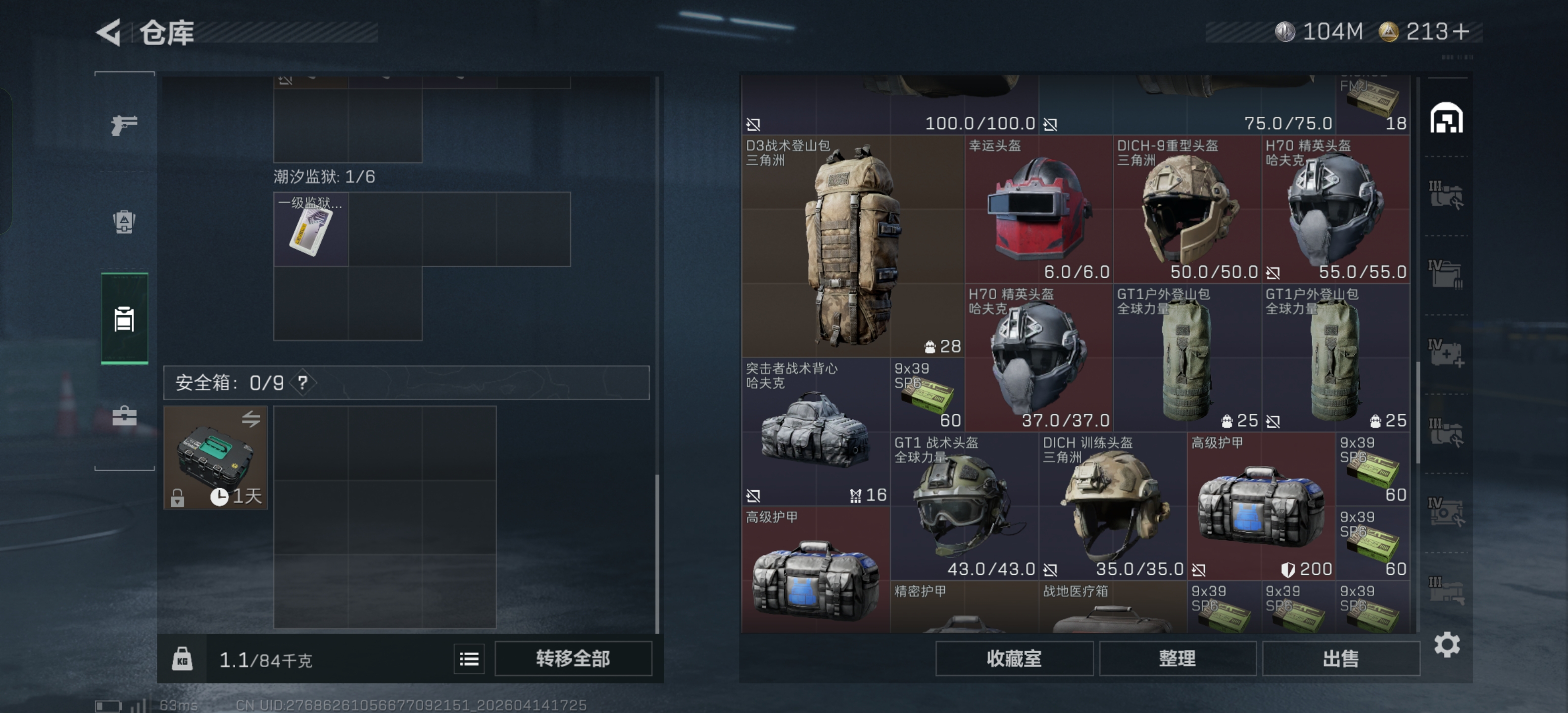Toggle the list view icon near the weight display

tap(469, 659)
